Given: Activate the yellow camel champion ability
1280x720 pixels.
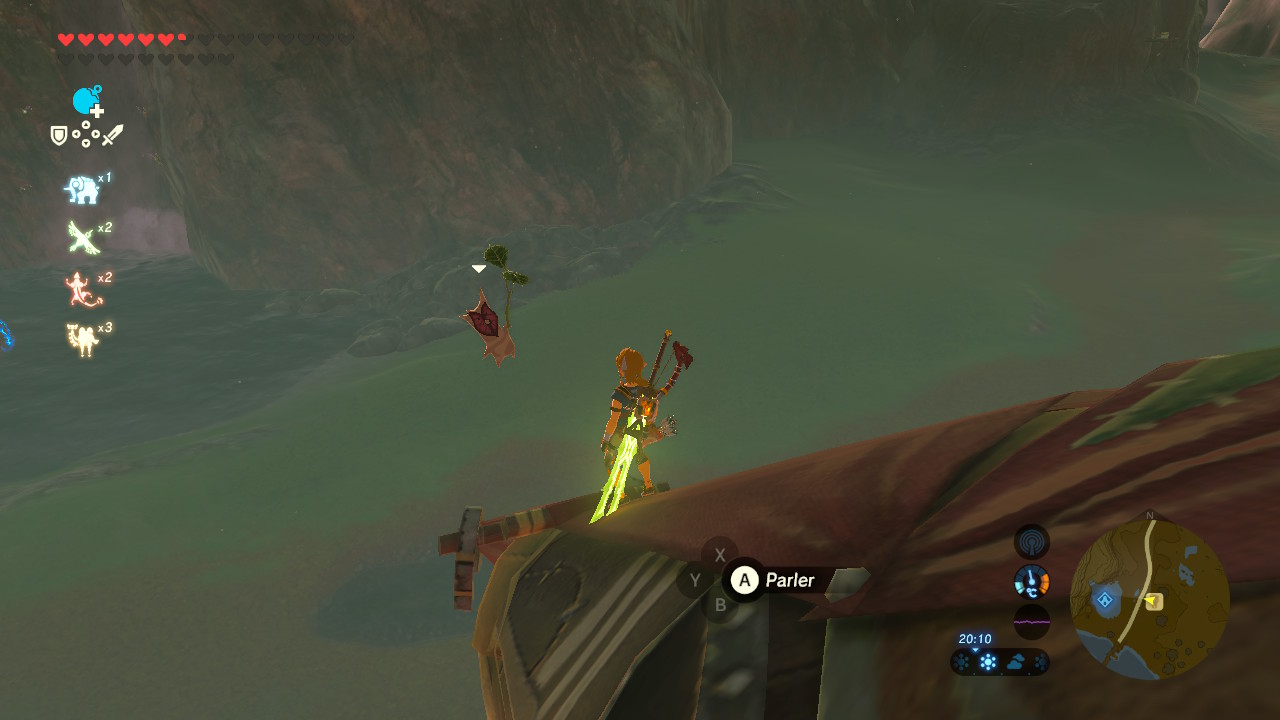Looking at the screenshot, I should coord(82,340).
